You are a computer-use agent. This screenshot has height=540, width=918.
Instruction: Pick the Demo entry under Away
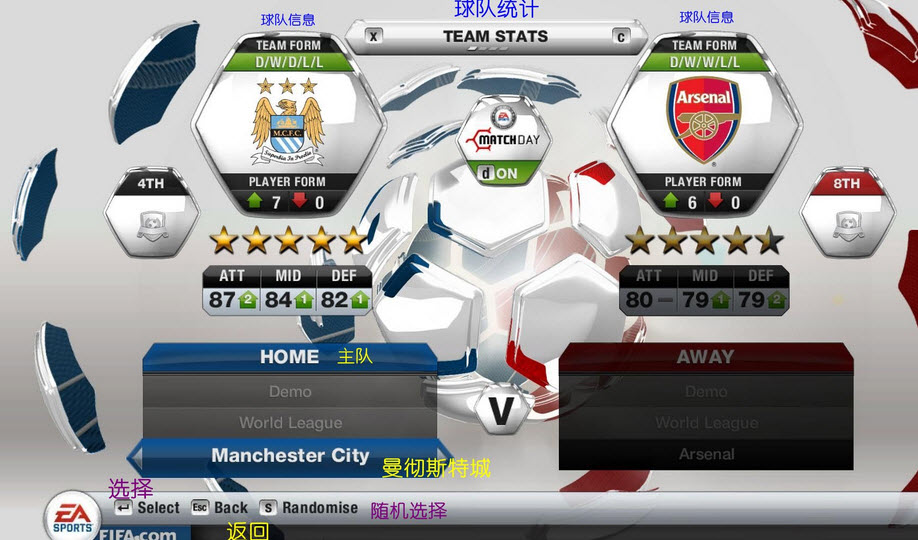706,392
